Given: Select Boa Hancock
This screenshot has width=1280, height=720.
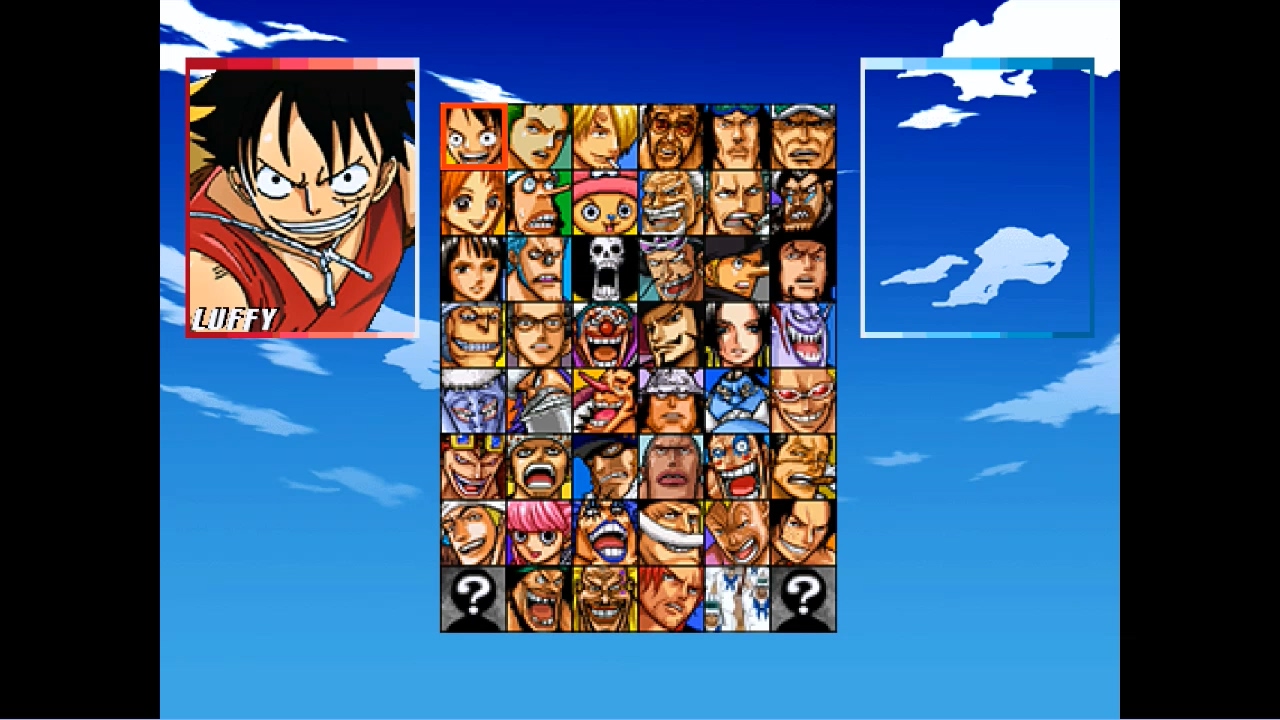Looking at the screenshot, I should 737,332.
